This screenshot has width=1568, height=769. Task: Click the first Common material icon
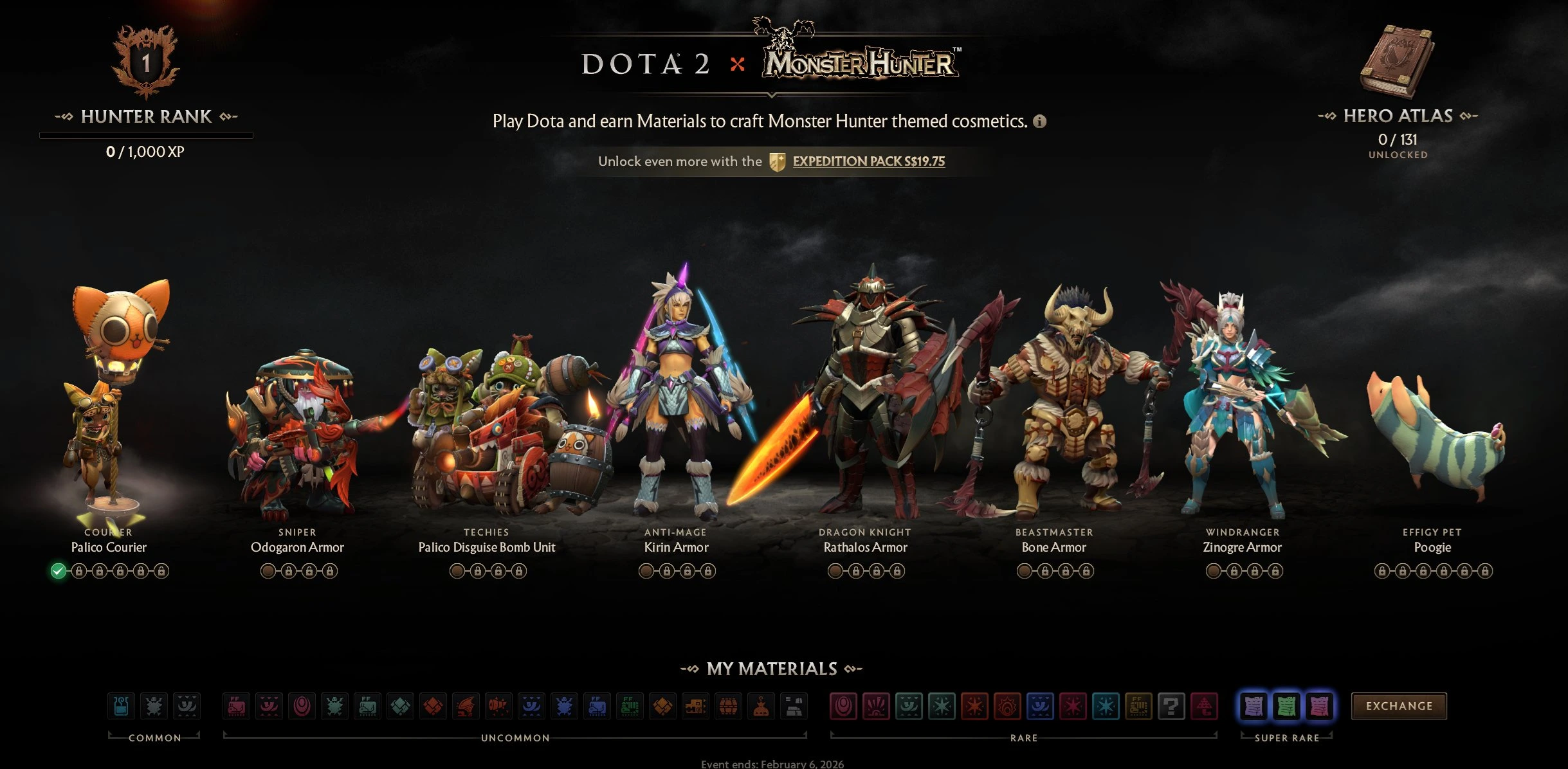coord(122,706)
